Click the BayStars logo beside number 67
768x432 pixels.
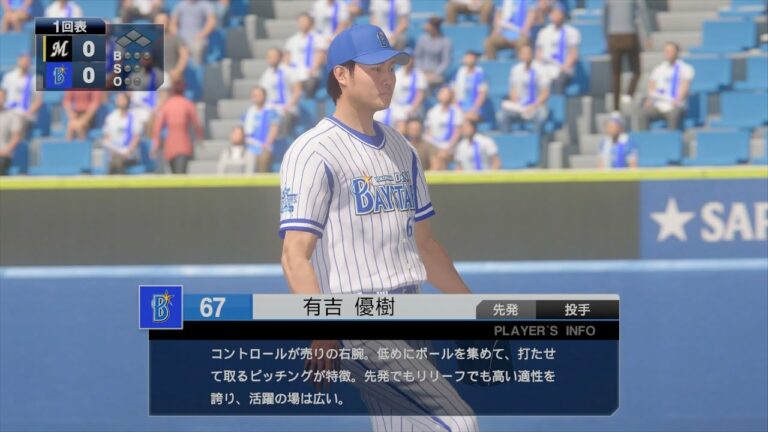tap(161, 307)
